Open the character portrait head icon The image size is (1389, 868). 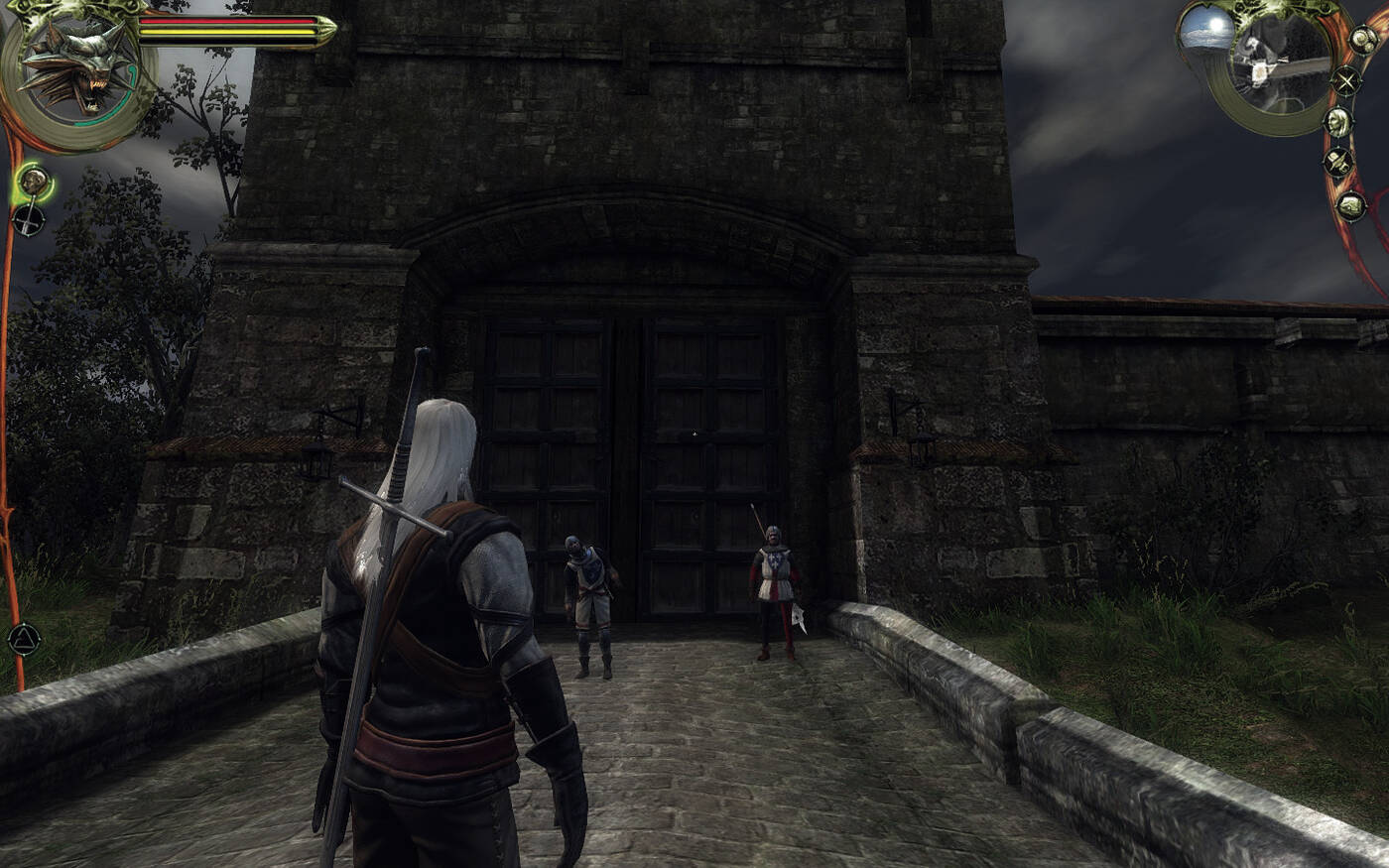[1338, 122]
